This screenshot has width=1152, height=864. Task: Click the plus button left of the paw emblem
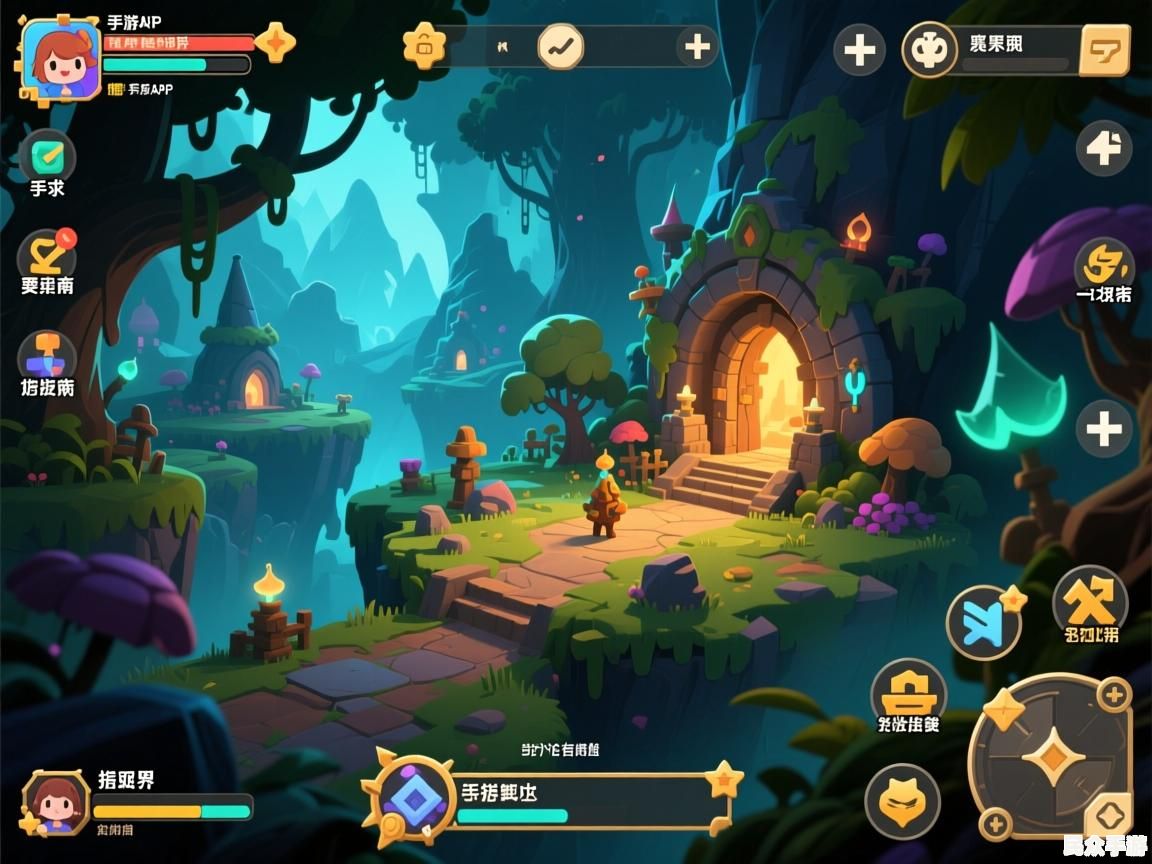pos(860,50)
